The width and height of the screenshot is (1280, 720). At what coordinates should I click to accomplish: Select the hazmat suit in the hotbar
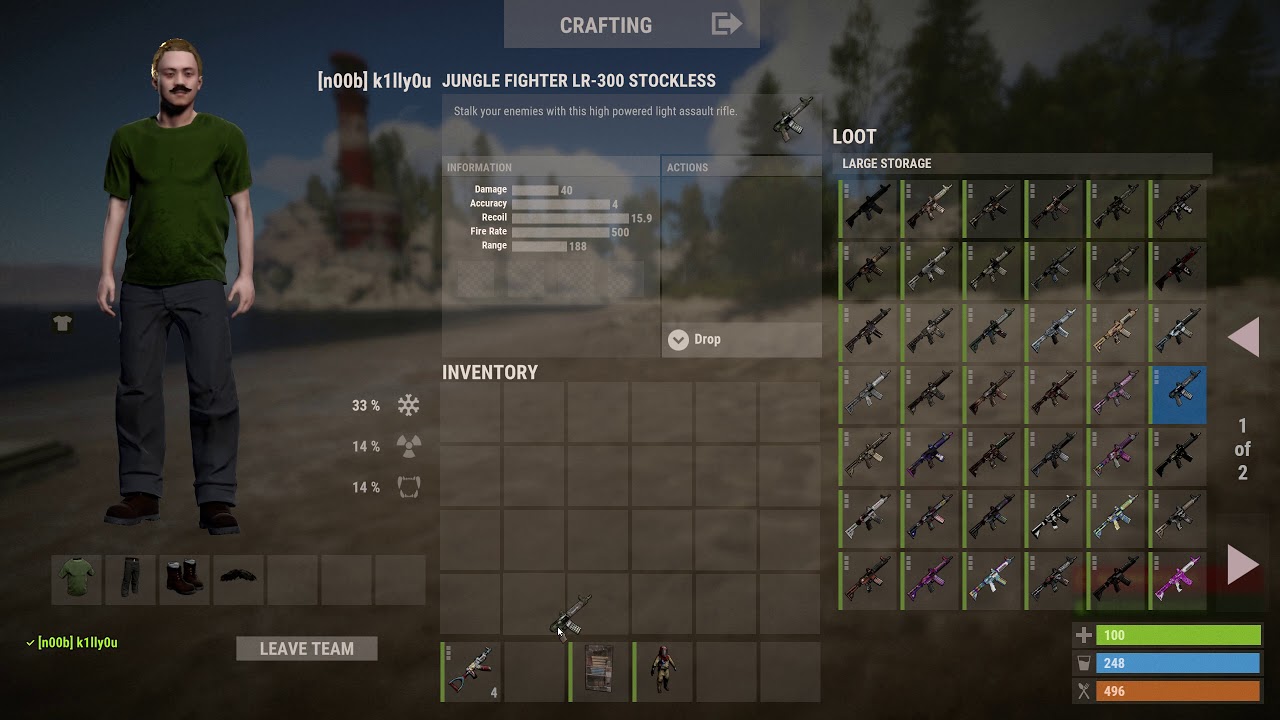pyautogui.click(x=662, y=670)
